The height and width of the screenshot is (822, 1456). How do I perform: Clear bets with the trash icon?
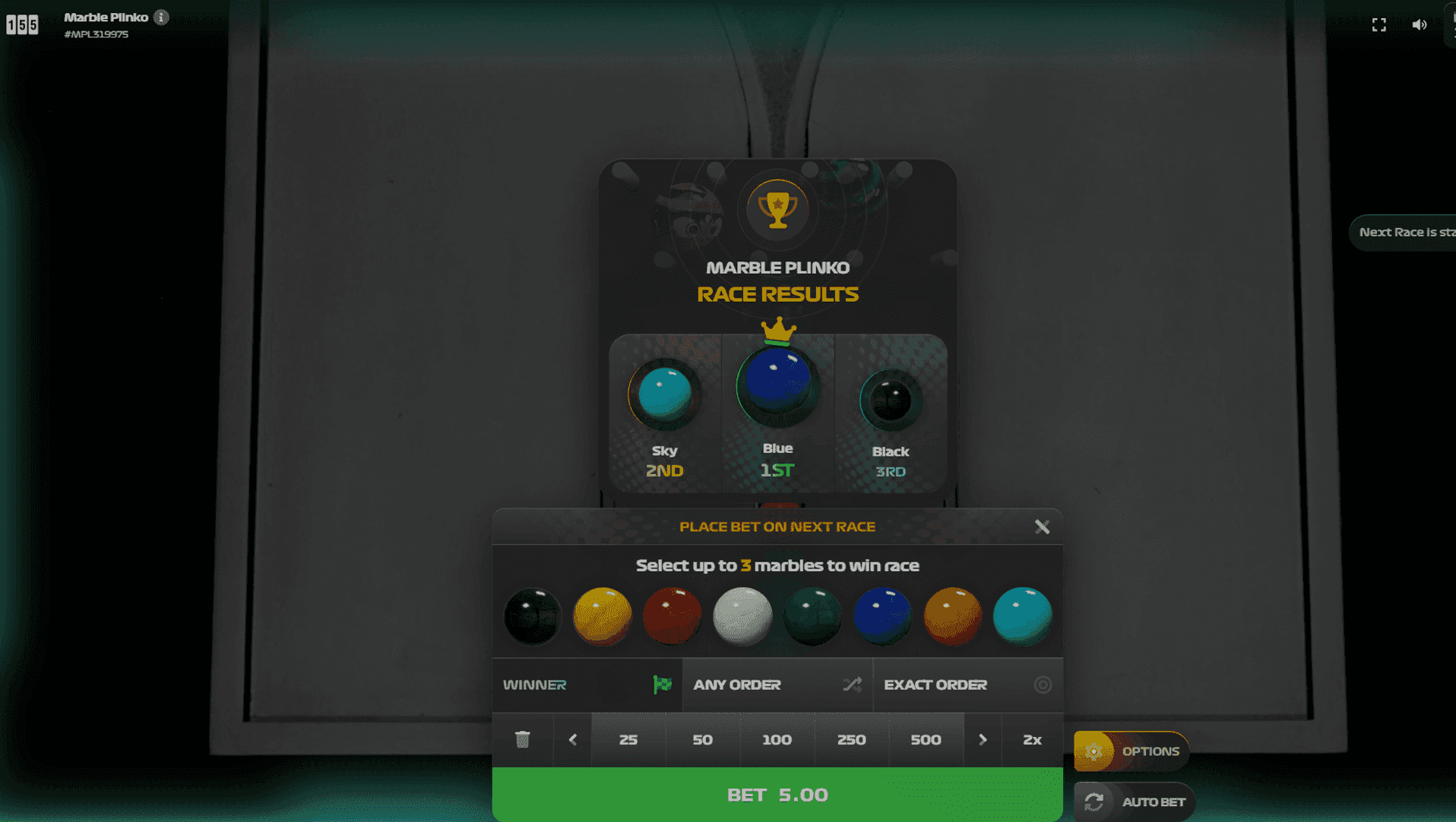pos(522,739)
